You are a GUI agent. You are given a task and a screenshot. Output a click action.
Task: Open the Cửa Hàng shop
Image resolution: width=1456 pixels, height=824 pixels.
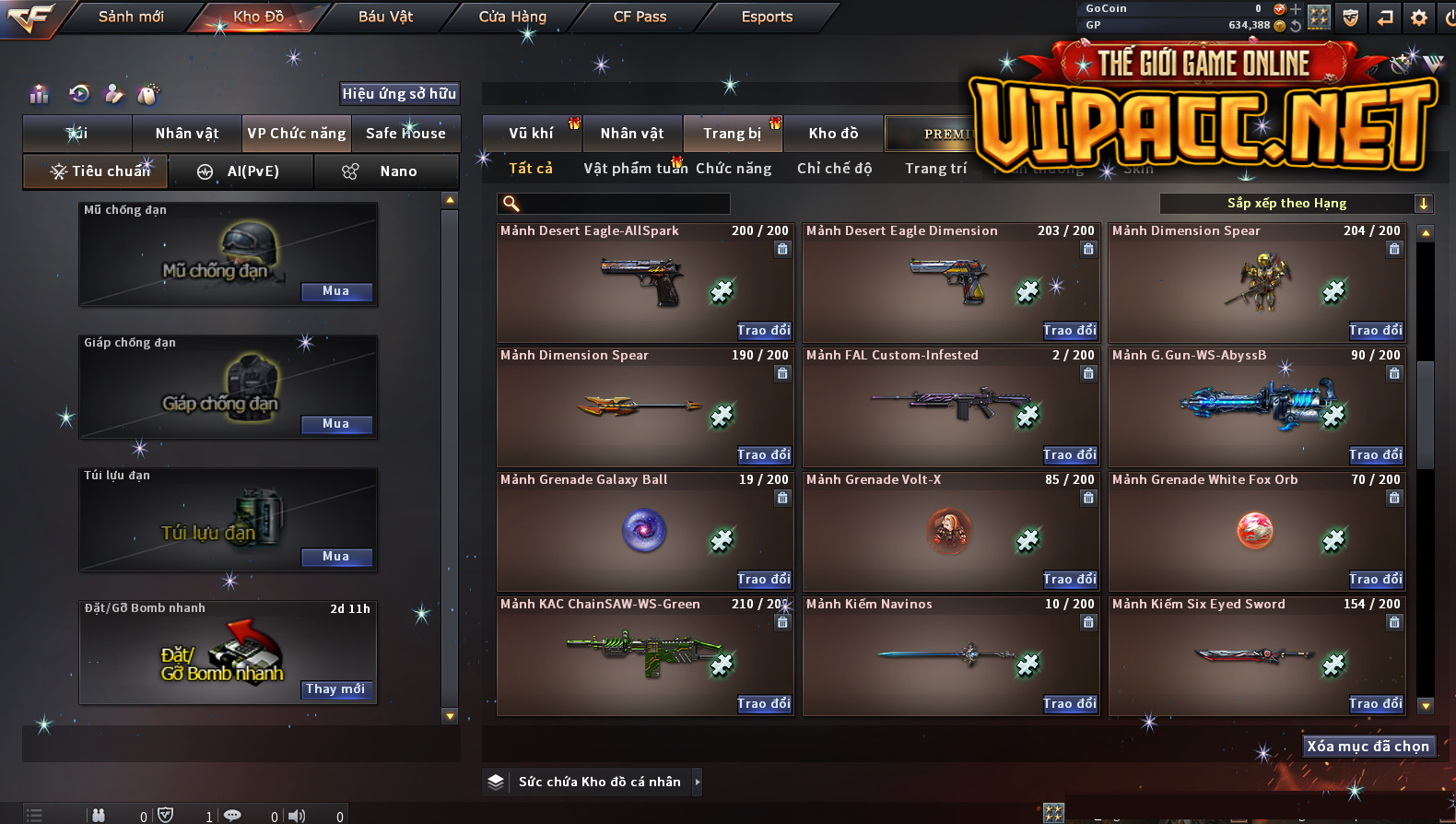point(512,17)
